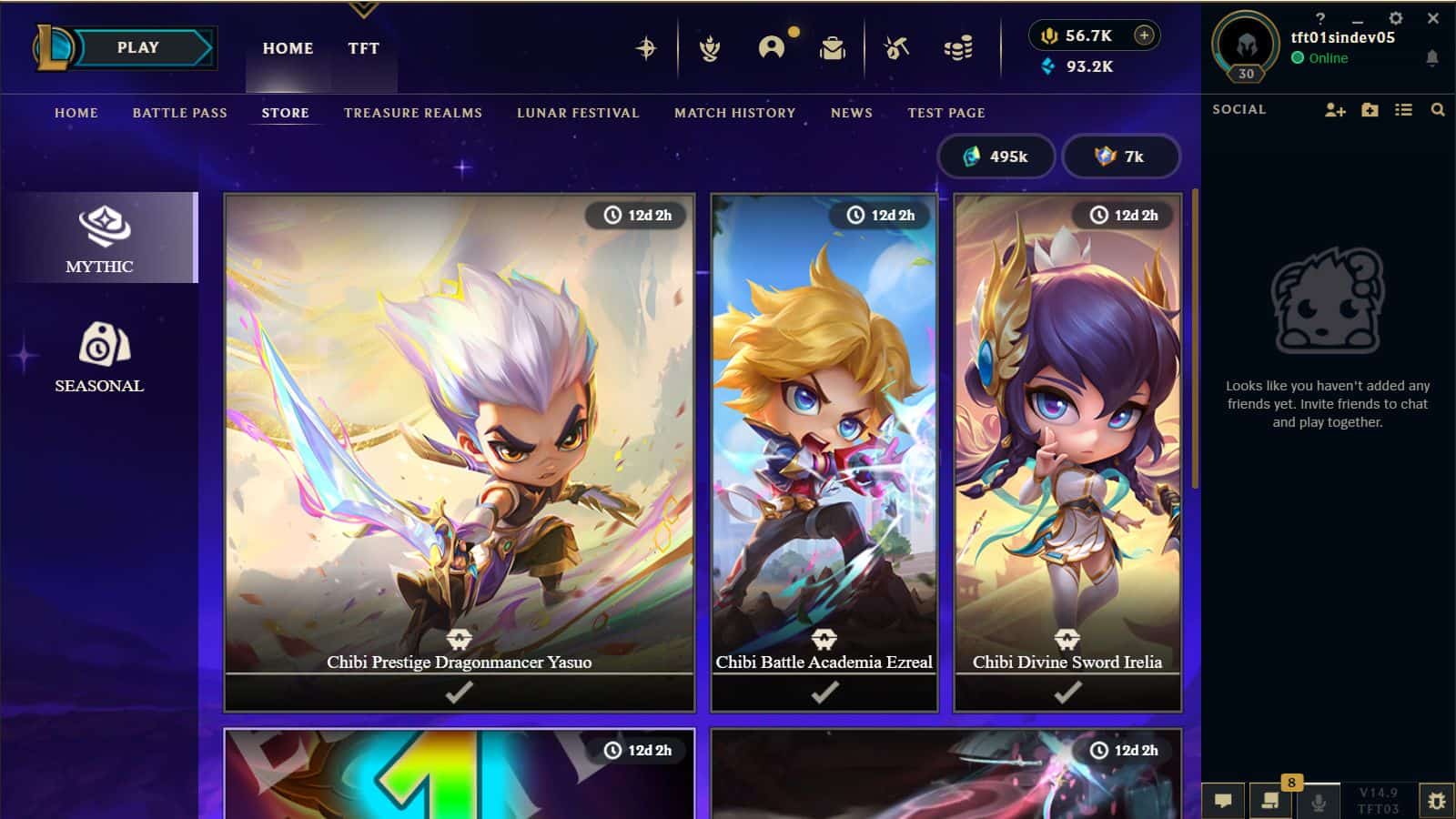This screenshot has width=1456, height=819.
Task: Open the Online status dropdown
Action: [x=1321, y=57]
